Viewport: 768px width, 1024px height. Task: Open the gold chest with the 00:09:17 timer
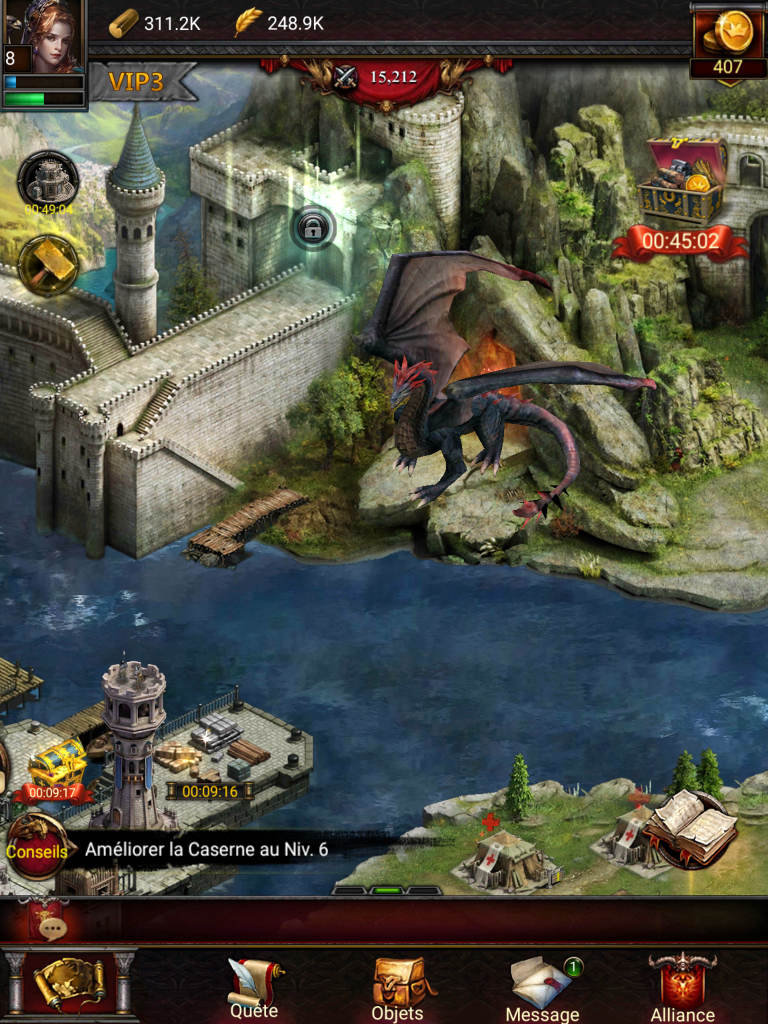click(55, 766)
